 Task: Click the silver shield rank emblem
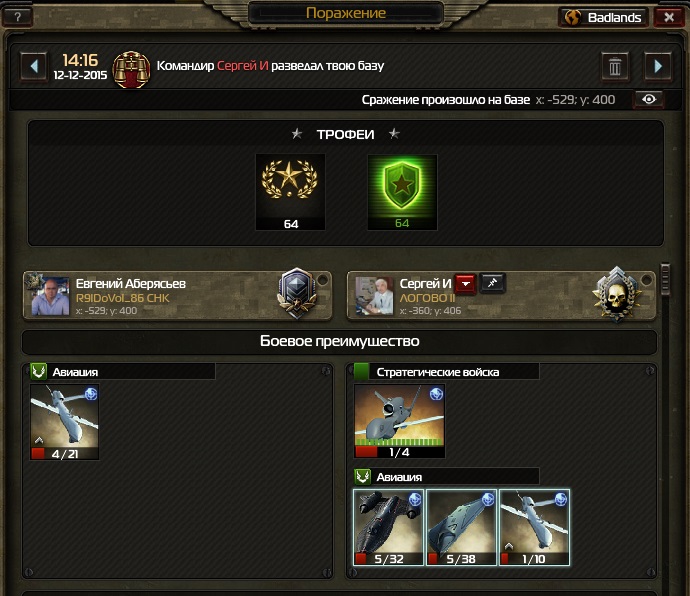(x=297, y=295)
